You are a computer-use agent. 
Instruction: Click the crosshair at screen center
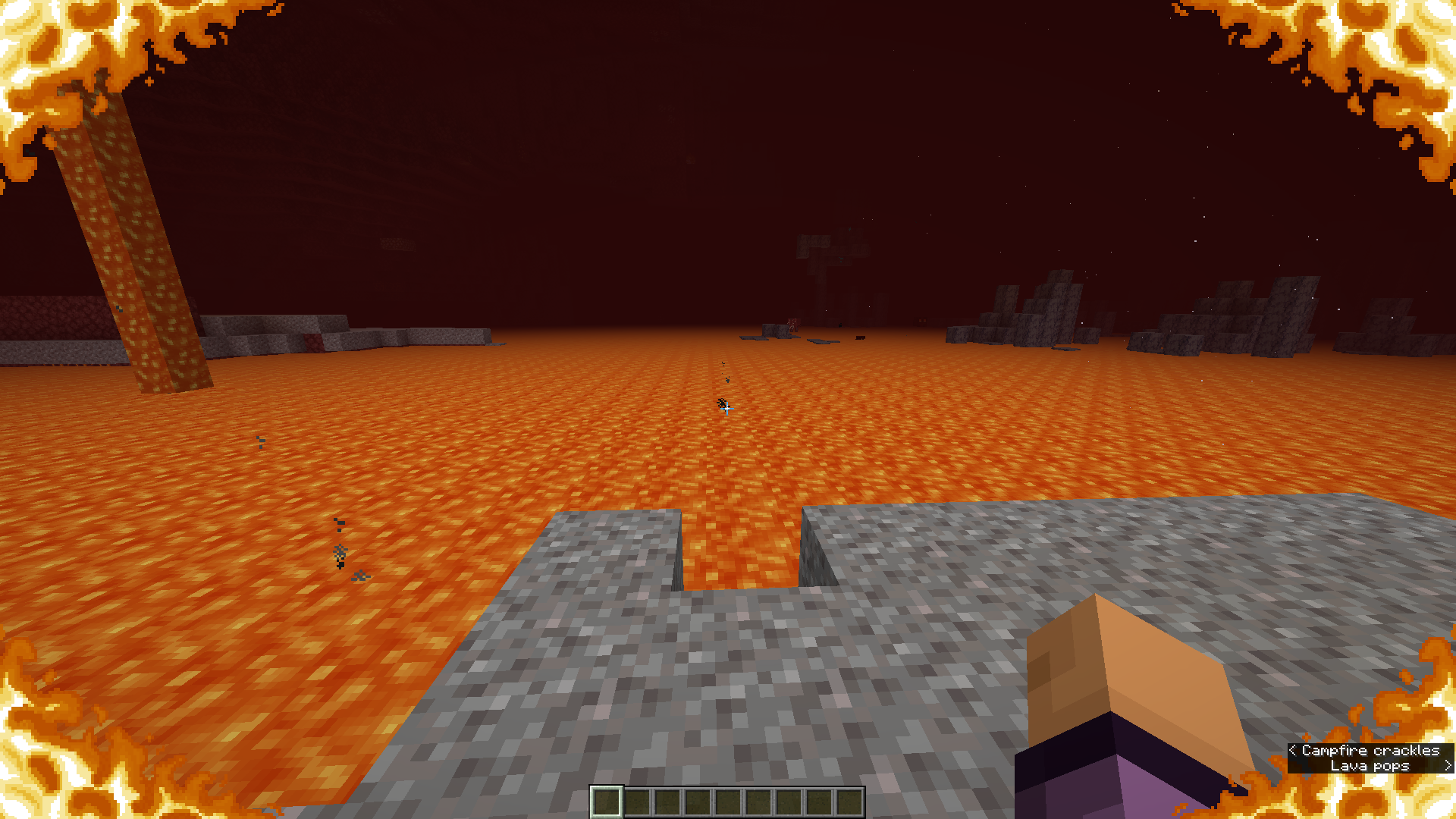point(728,409)
